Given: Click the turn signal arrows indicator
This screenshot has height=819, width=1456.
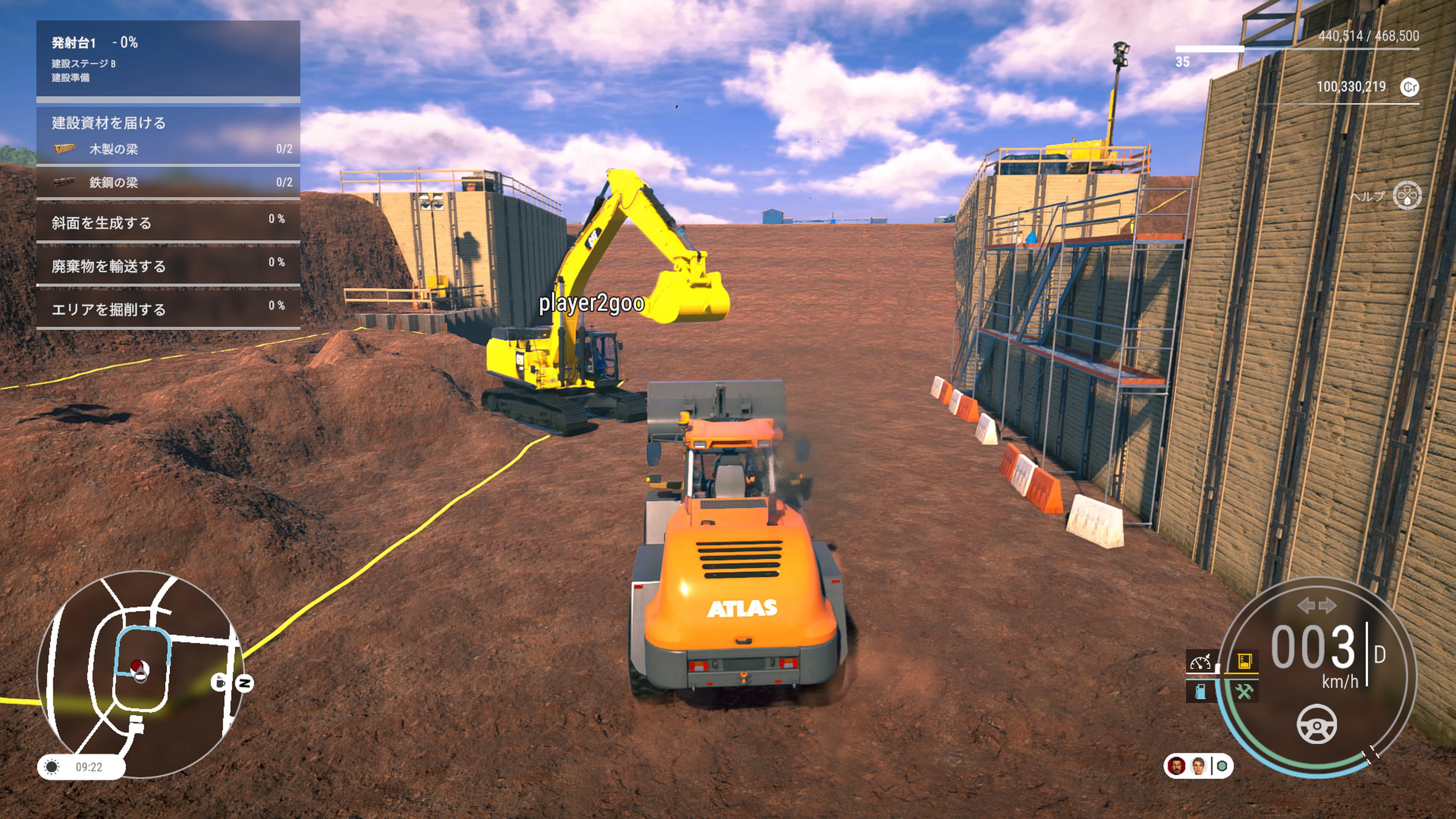Looking at the screenshot, I should click(x=1316, y=606).
